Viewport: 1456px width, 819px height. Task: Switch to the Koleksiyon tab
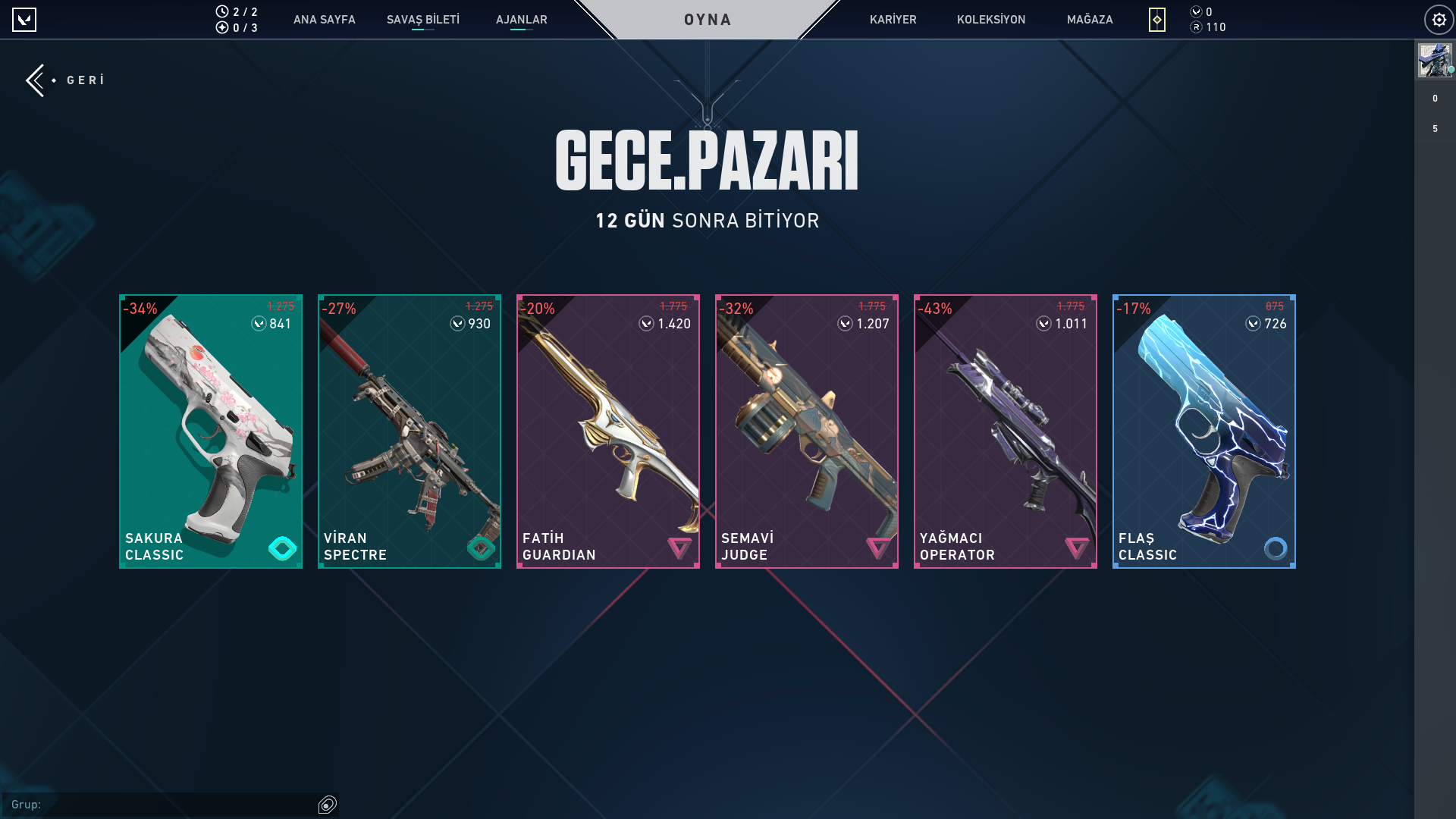(x=990, y=20)
